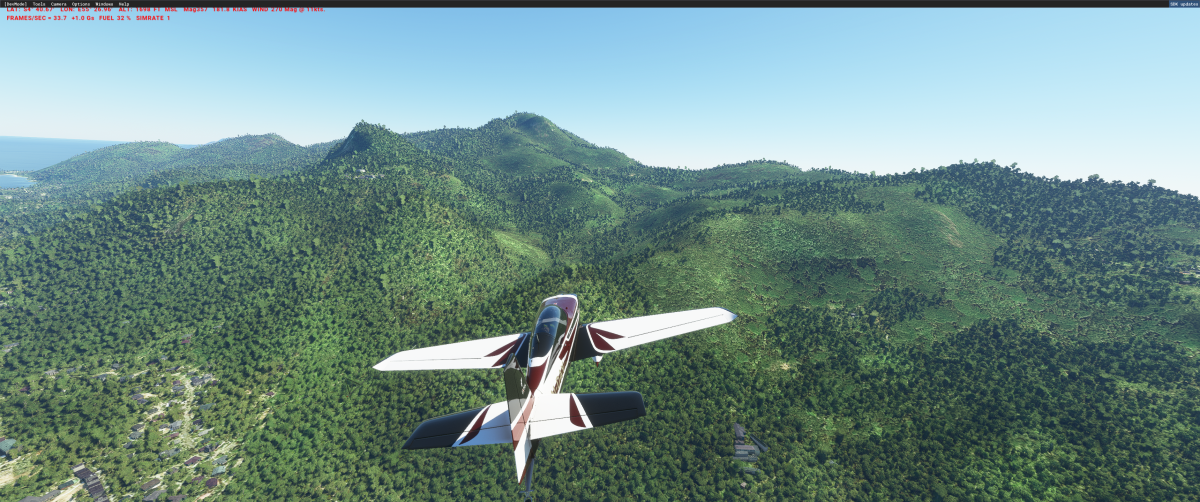
Task: Open the DevMode menu
Action: [16, 4]
